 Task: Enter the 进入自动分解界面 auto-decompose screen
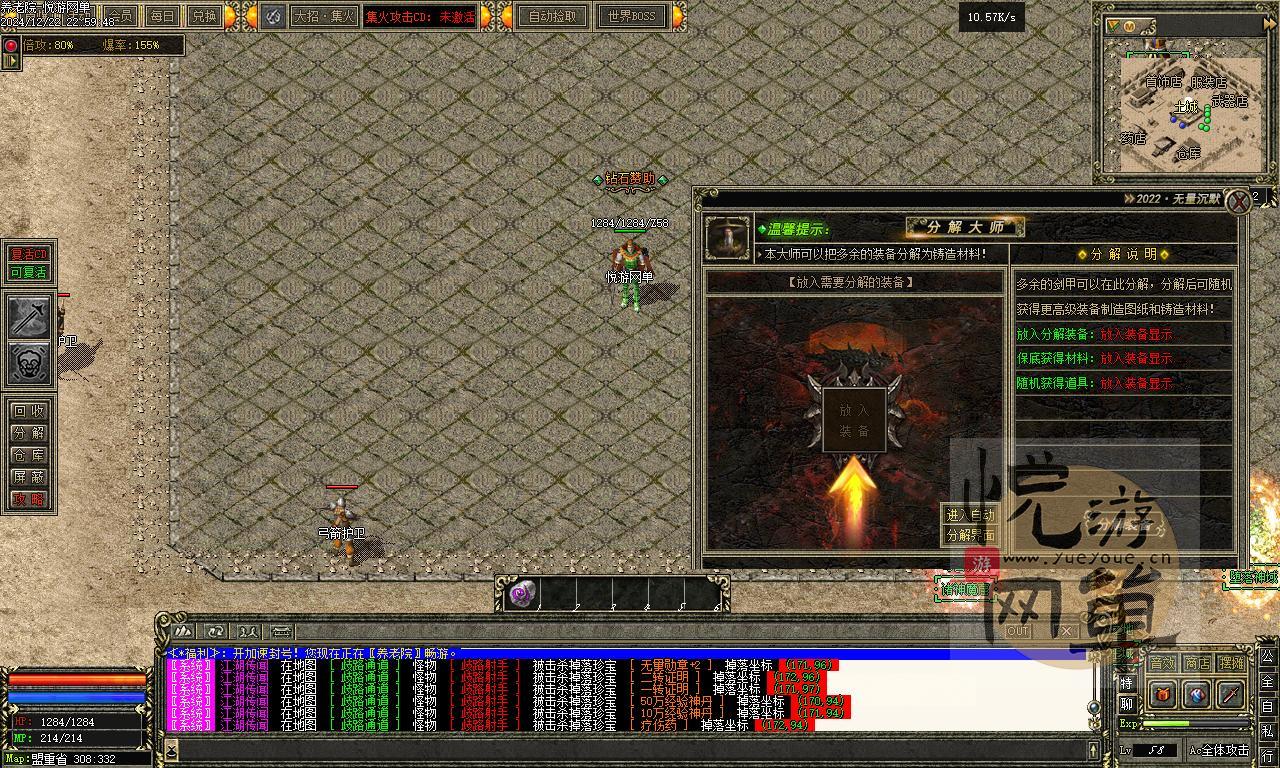970,525
